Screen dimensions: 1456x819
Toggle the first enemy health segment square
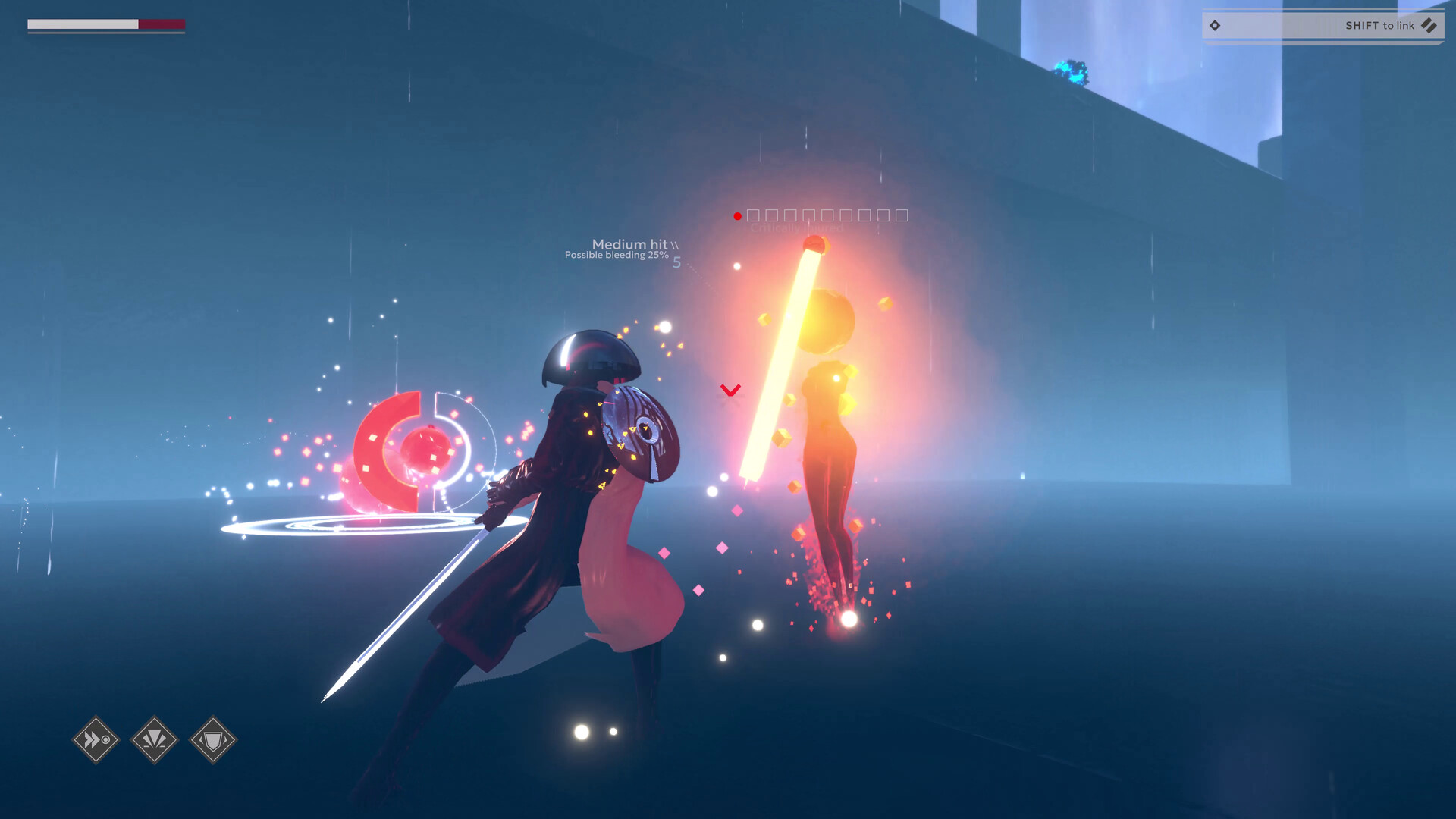point(753,215)
